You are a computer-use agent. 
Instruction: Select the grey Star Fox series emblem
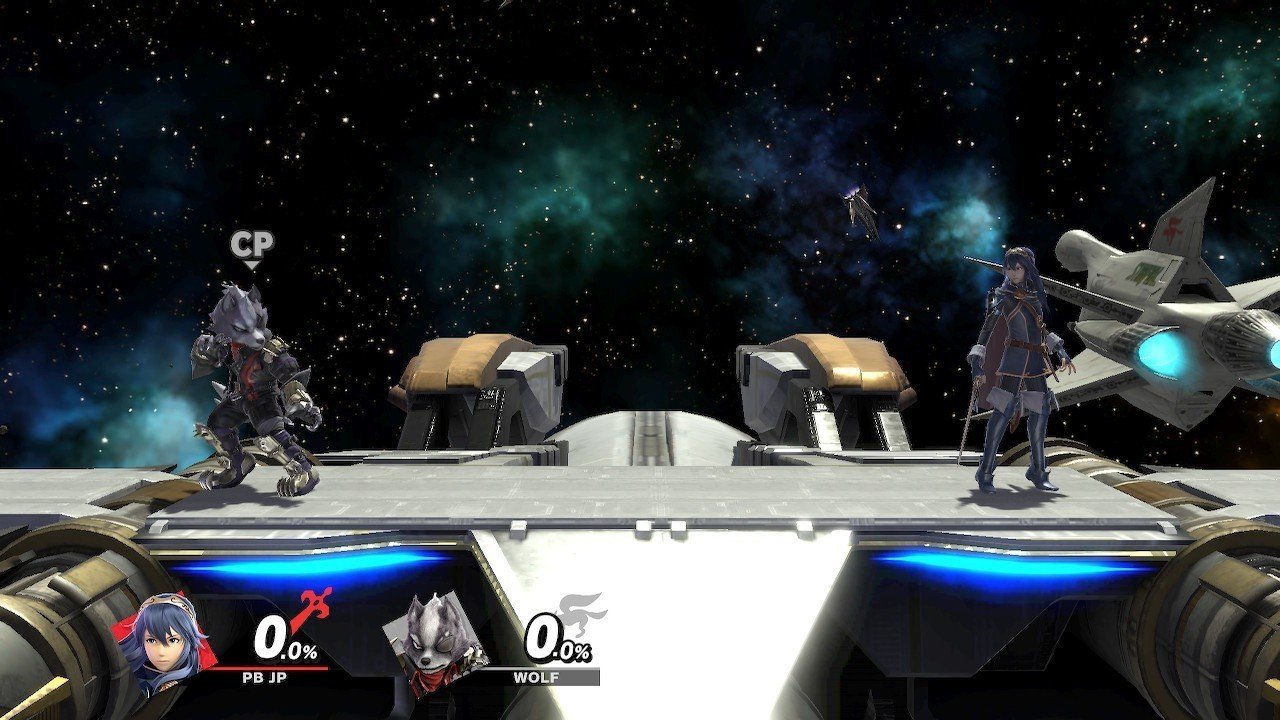click(581, 612)
